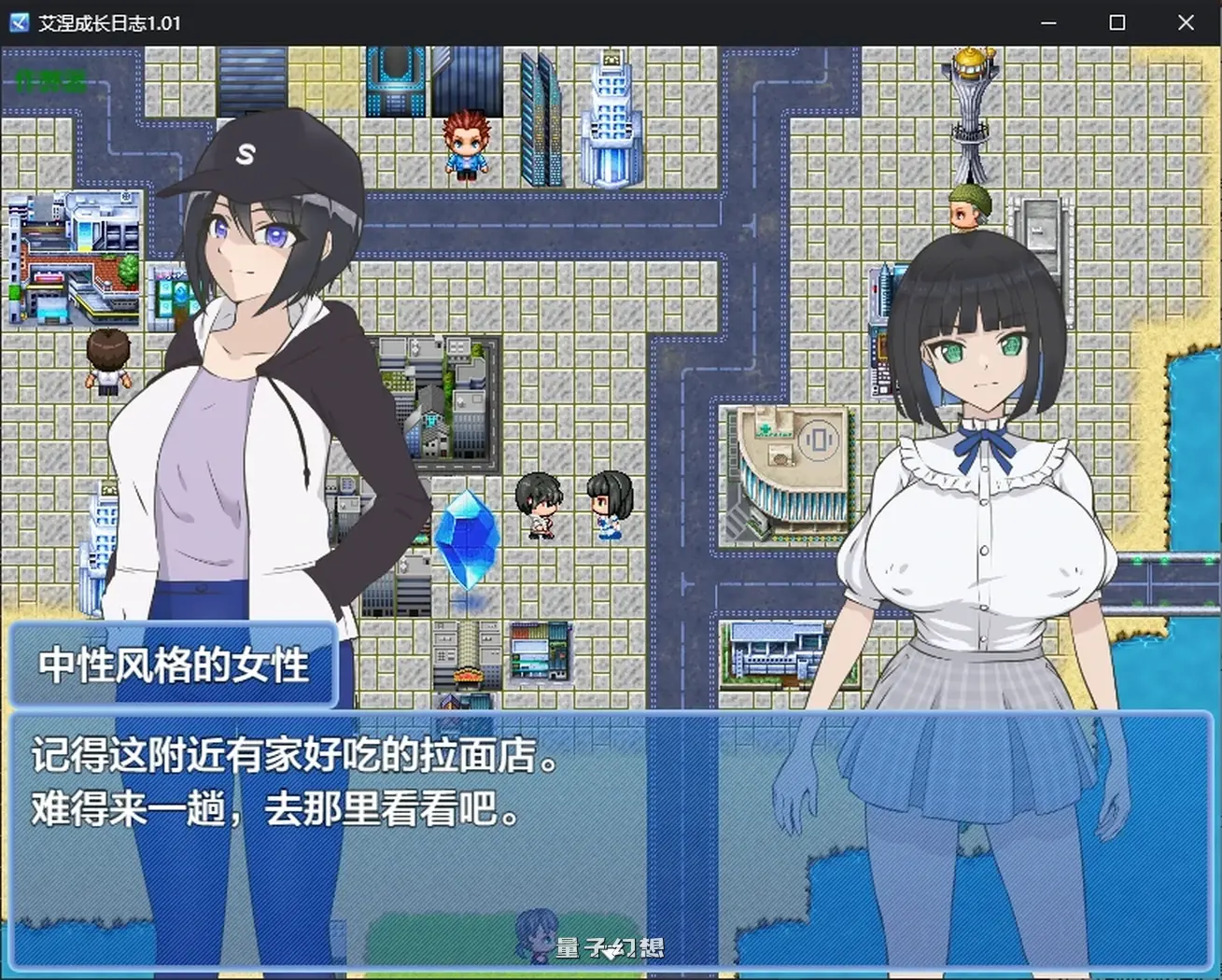
Task: Click the blue crystal save point
Action: (x=466, y=541)
